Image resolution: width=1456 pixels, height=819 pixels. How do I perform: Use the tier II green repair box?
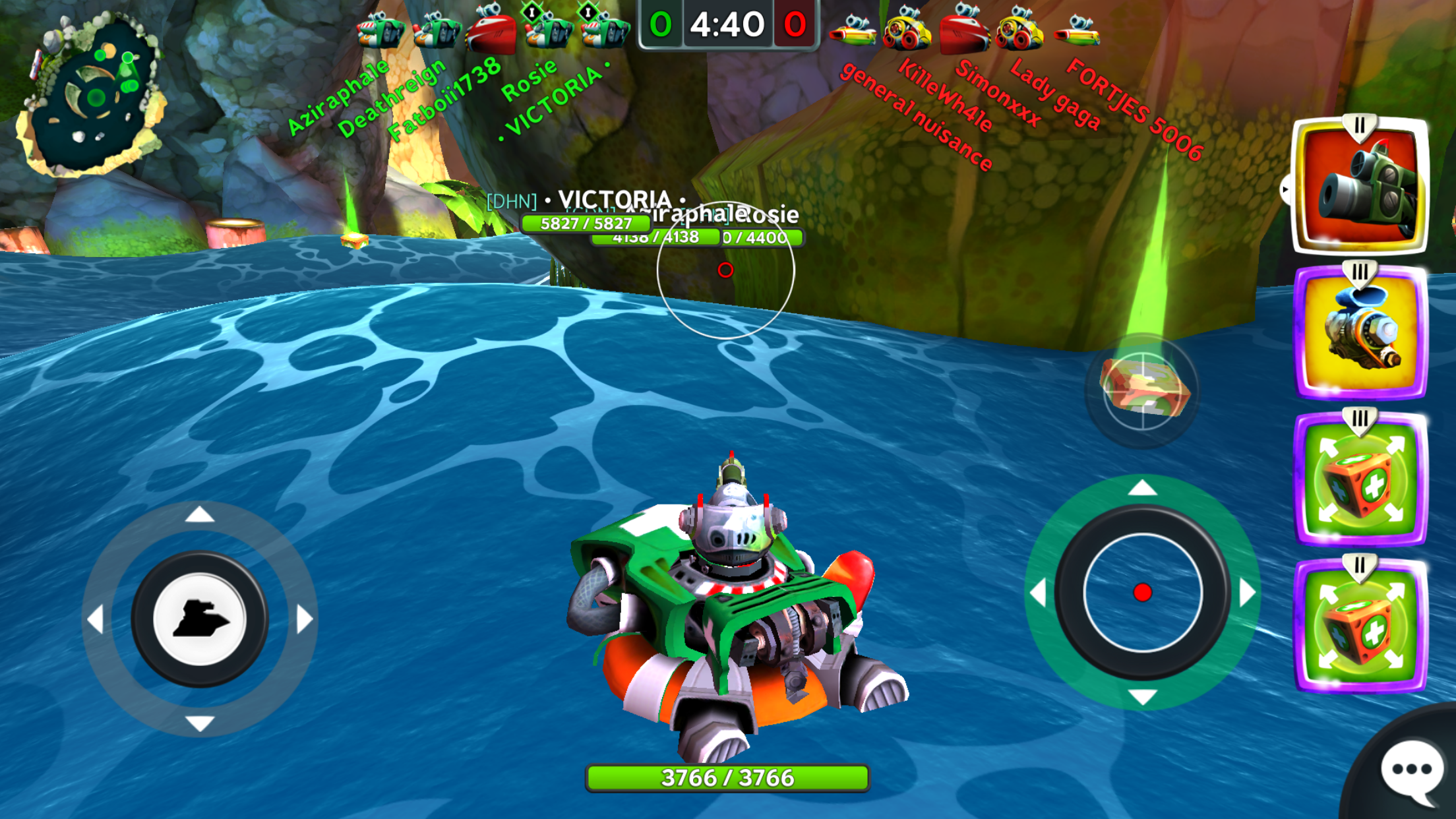[1360, 627]
